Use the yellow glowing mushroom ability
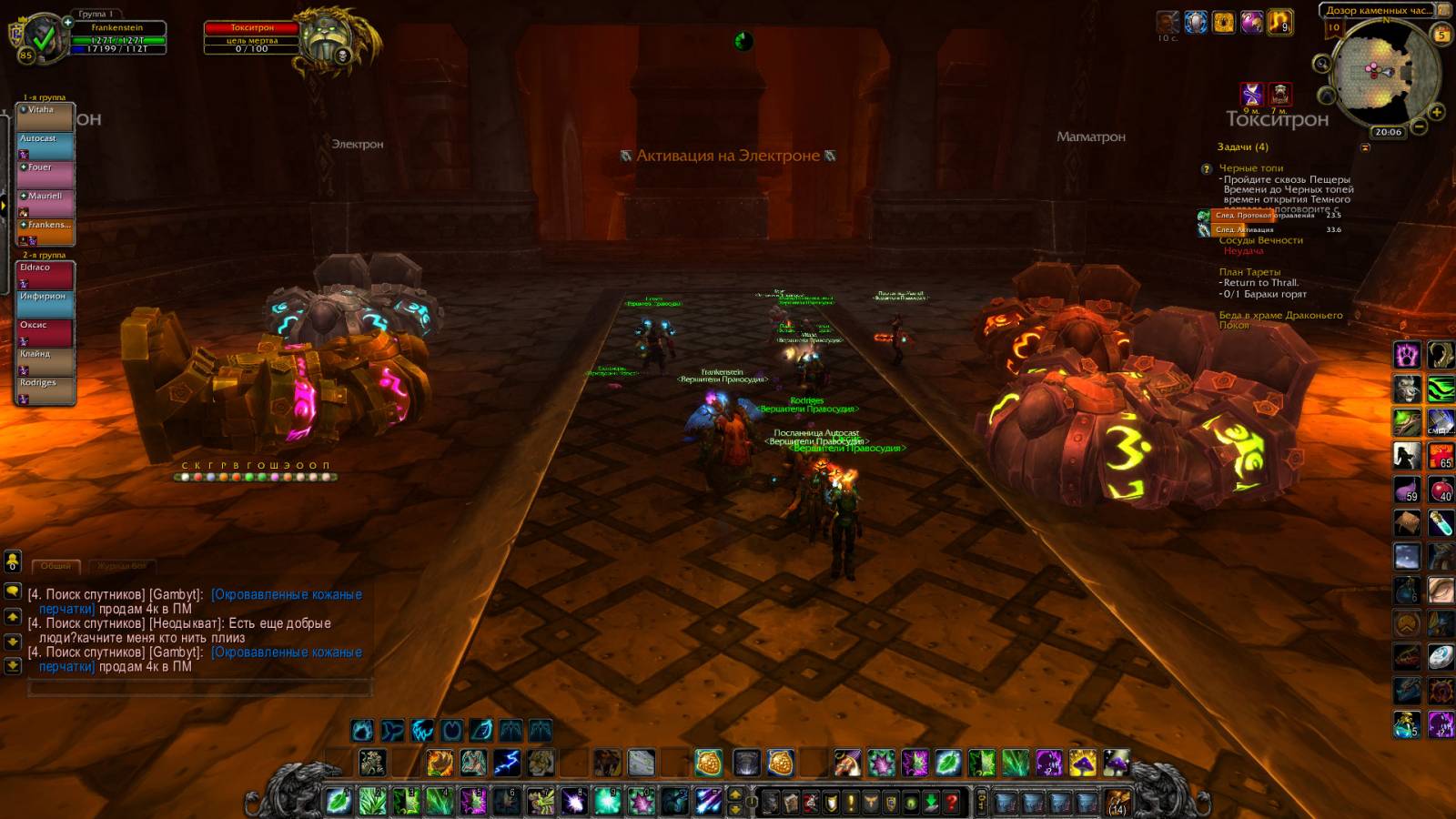1456x819 pixels. coord(1083,762)
